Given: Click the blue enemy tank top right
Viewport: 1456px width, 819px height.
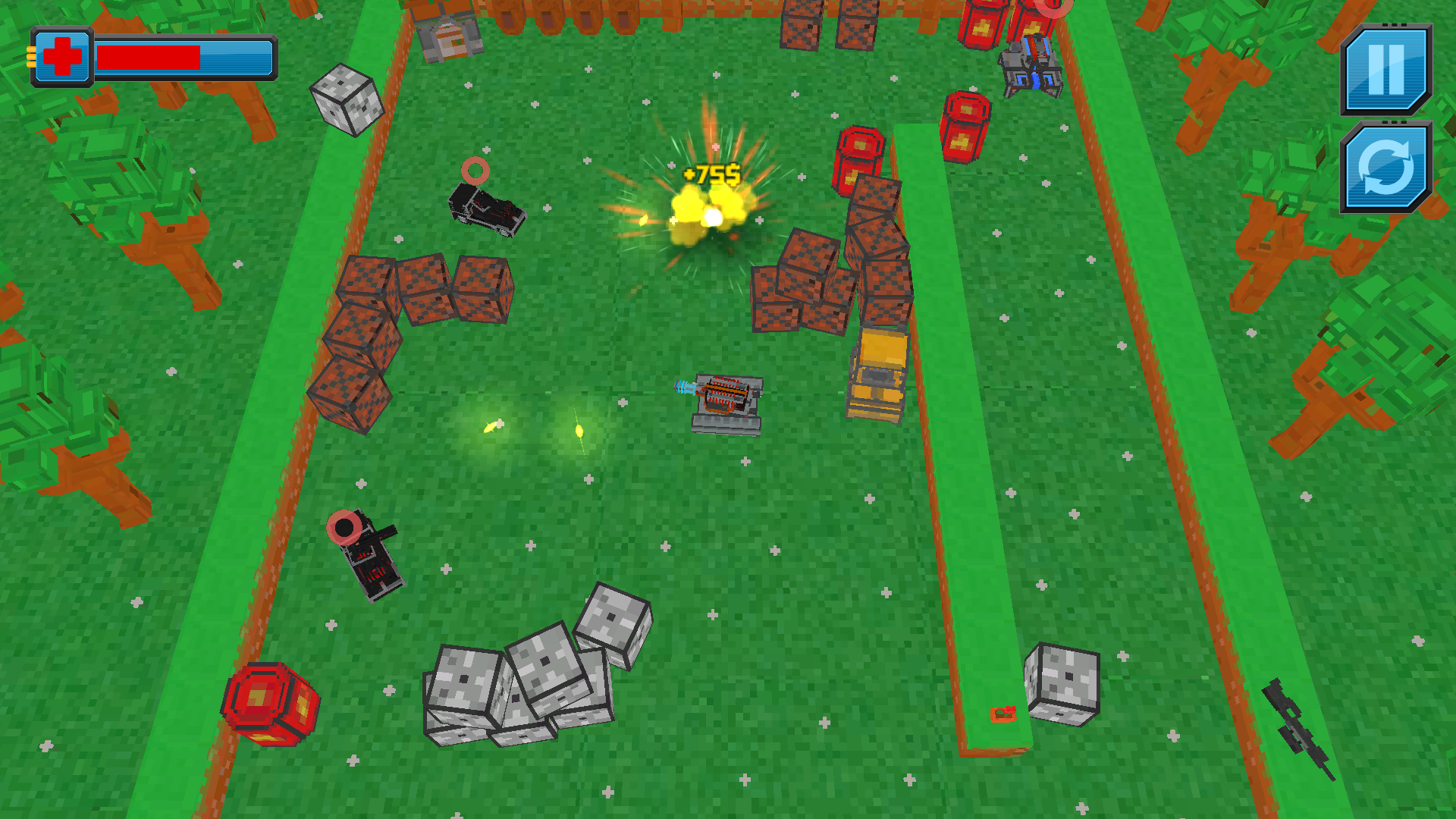Looking at the screenshot, I should pos(1031,64).
